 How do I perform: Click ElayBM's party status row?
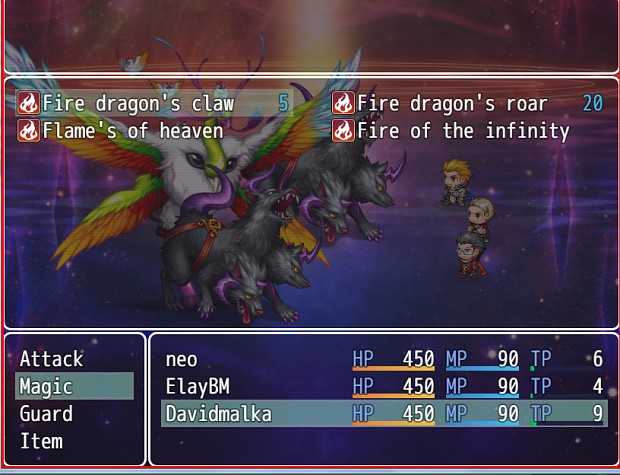pyautogui.click(x=384, y=386)
